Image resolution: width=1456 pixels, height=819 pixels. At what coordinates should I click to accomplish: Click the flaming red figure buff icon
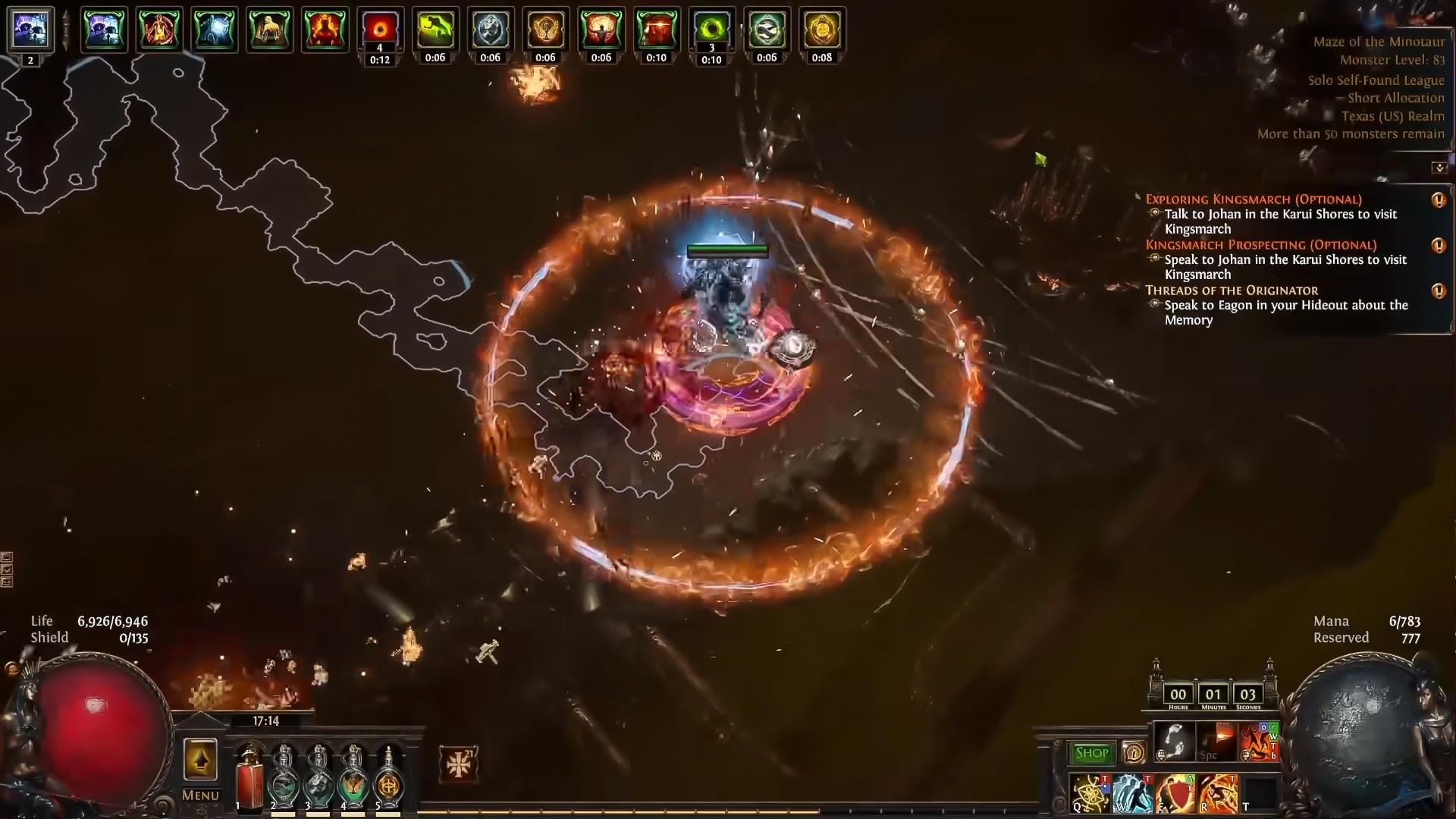pos(325,30)
